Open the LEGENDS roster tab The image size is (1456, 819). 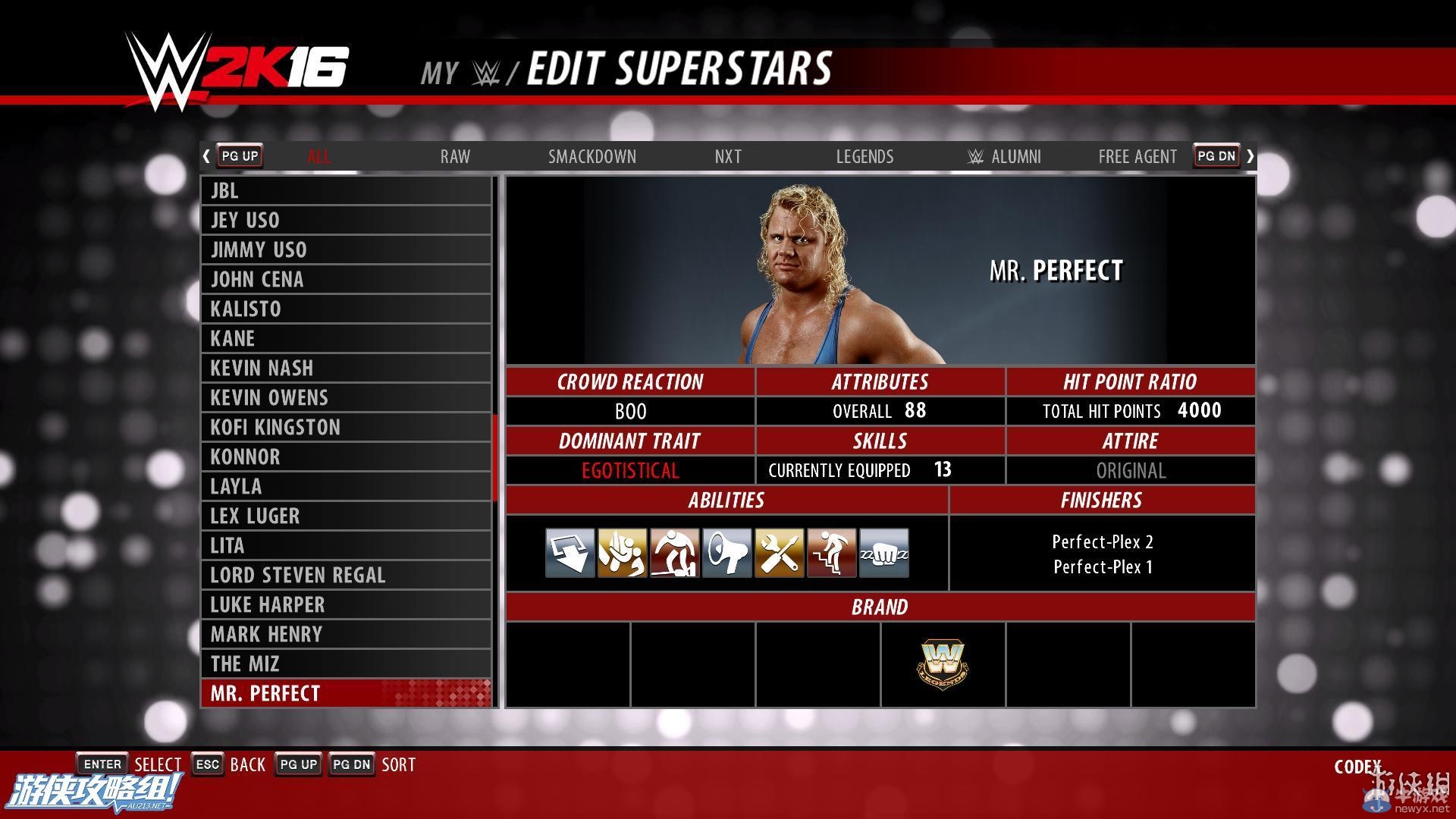[864, 157]
